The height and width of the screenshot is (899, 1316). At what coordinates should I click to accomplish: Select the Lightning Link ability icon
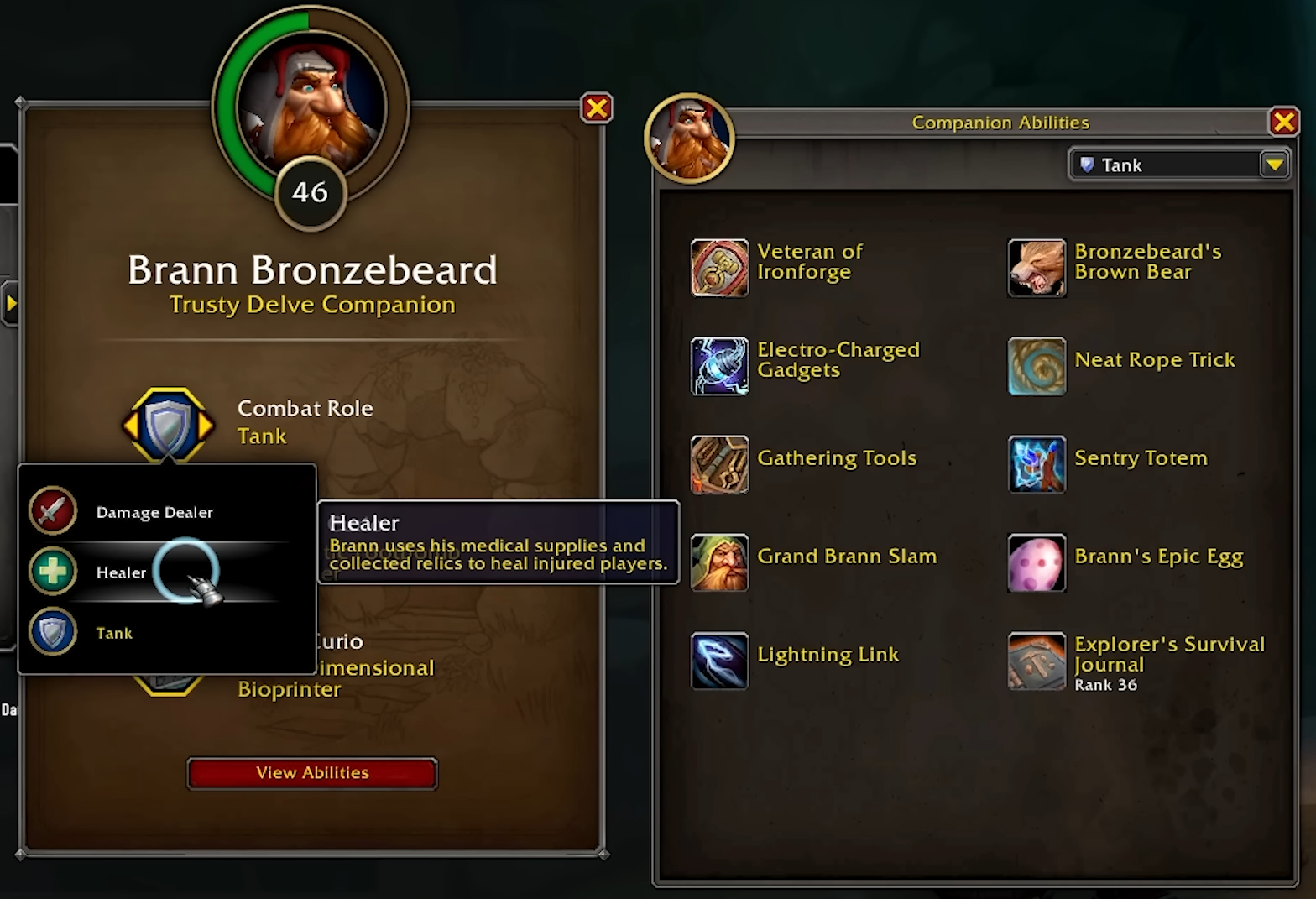pyautogui.click(x=719, y=661)
